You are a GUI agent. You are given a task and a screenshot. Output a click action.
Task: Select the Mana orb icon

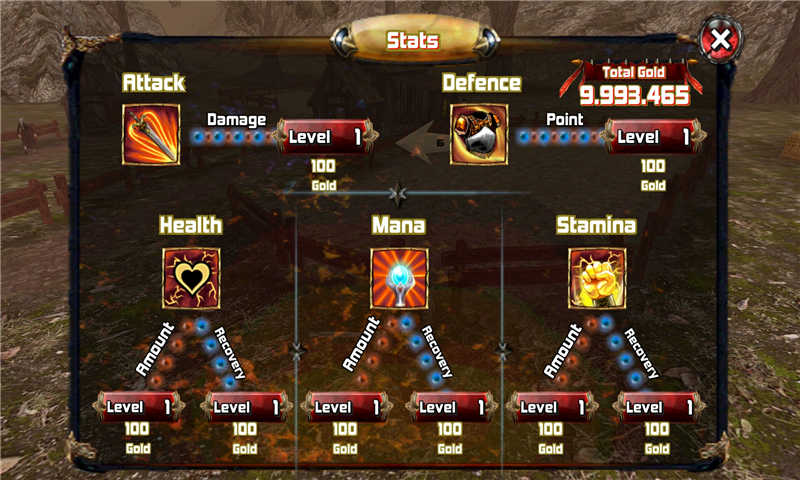coord(399,277)
